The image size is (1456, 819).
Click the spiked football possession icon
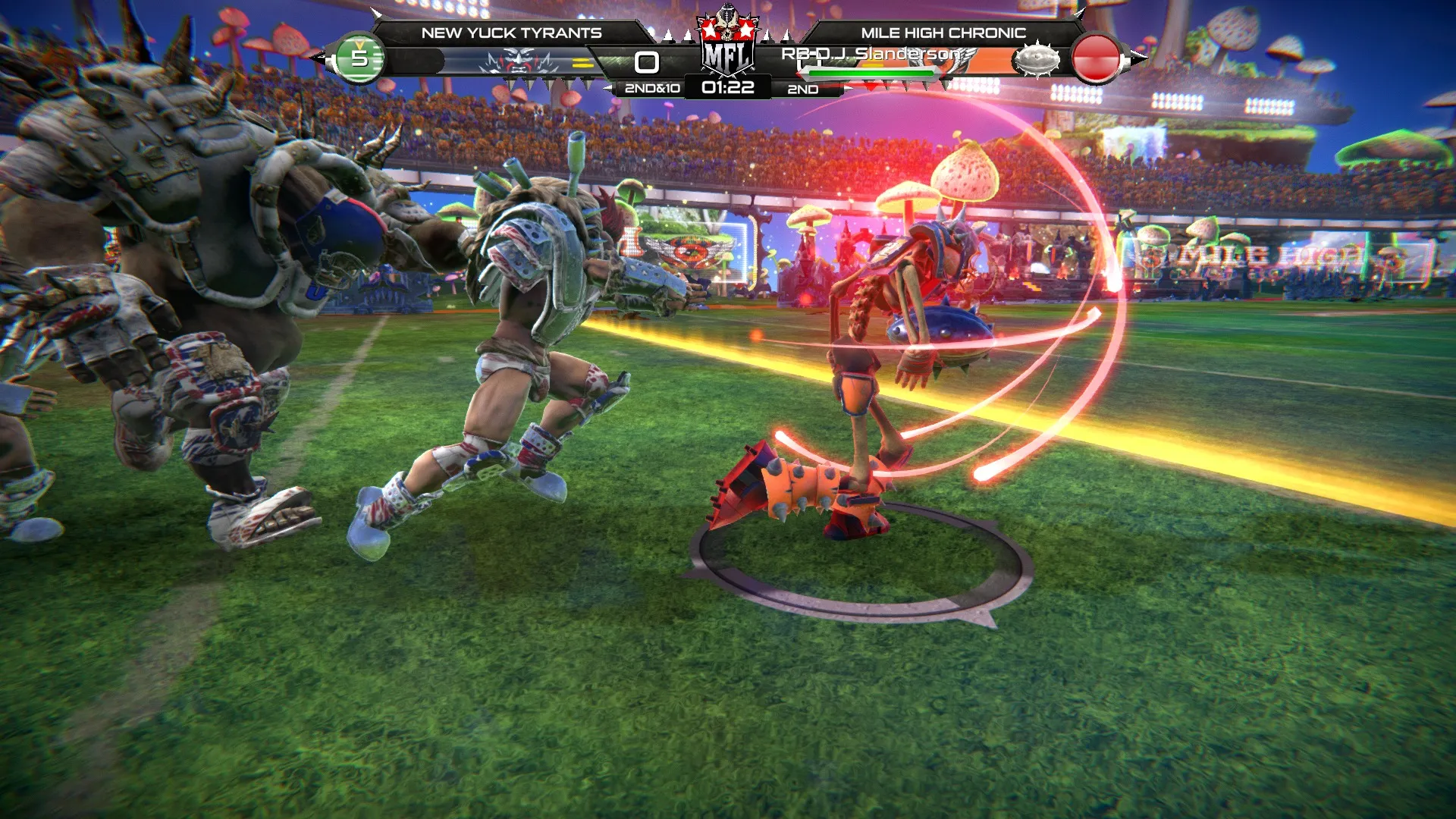1037,59
